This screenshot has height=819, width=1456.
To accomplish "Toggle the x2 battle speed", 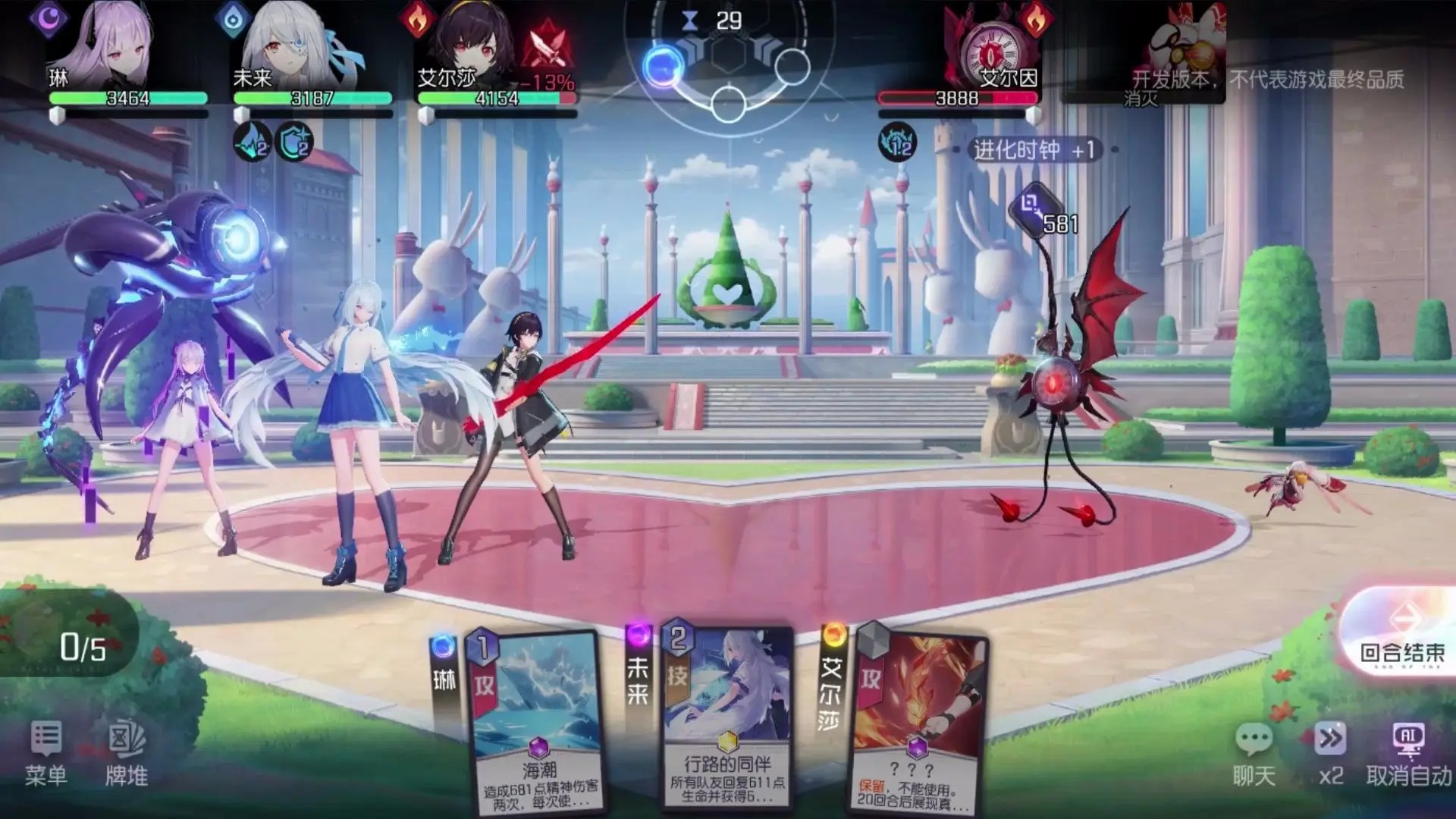I will [x=1331, y=753].
